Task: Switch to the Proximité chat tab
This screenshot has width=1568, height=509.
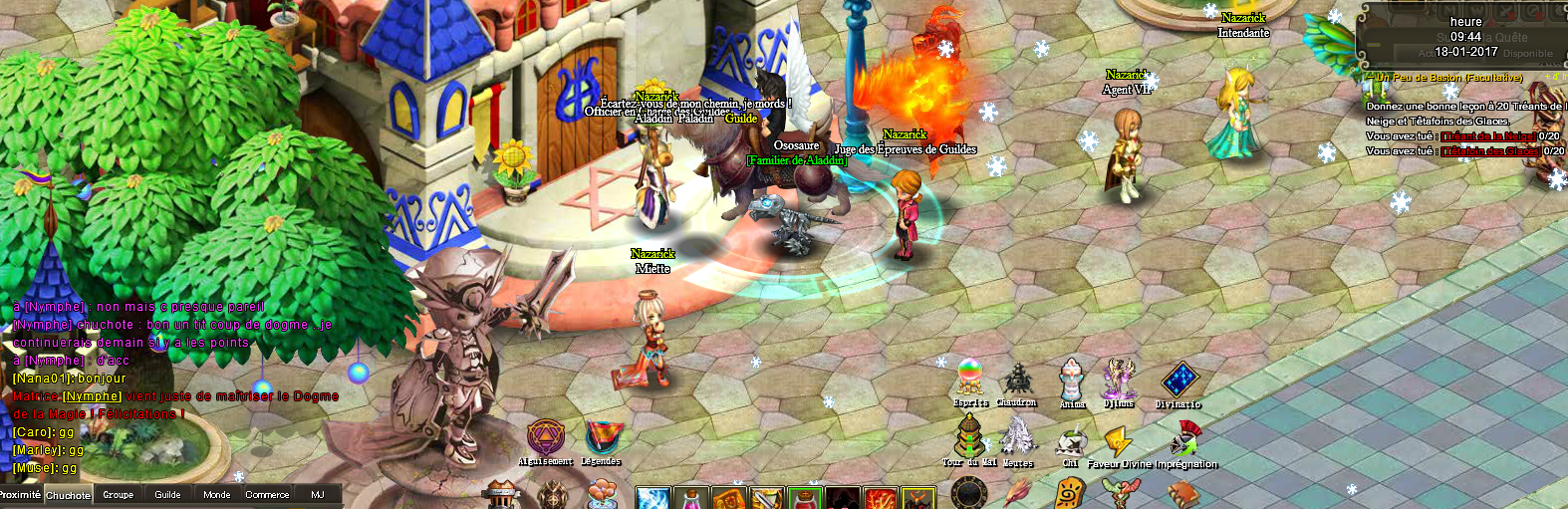Action: point(20,495)
